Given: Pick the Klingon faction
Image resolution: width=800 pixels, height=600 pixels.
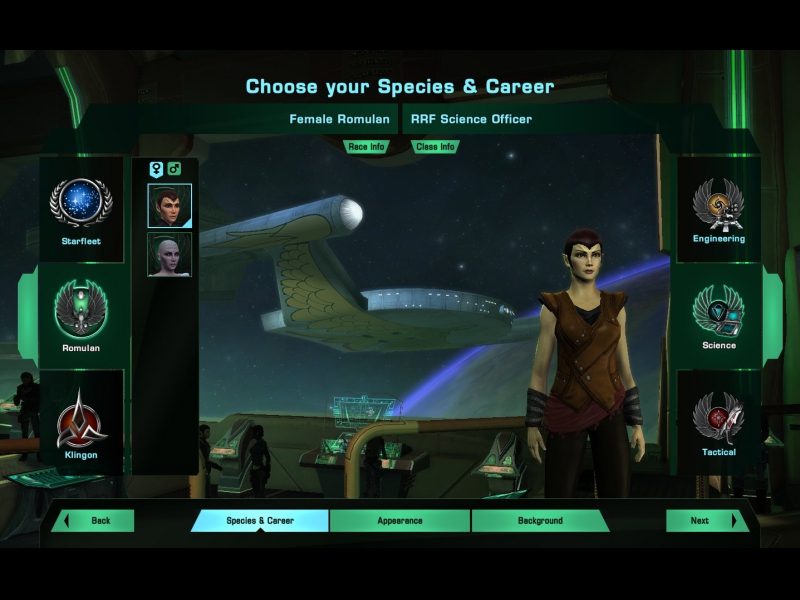Looking at the screenshot, I should (81, 421).
